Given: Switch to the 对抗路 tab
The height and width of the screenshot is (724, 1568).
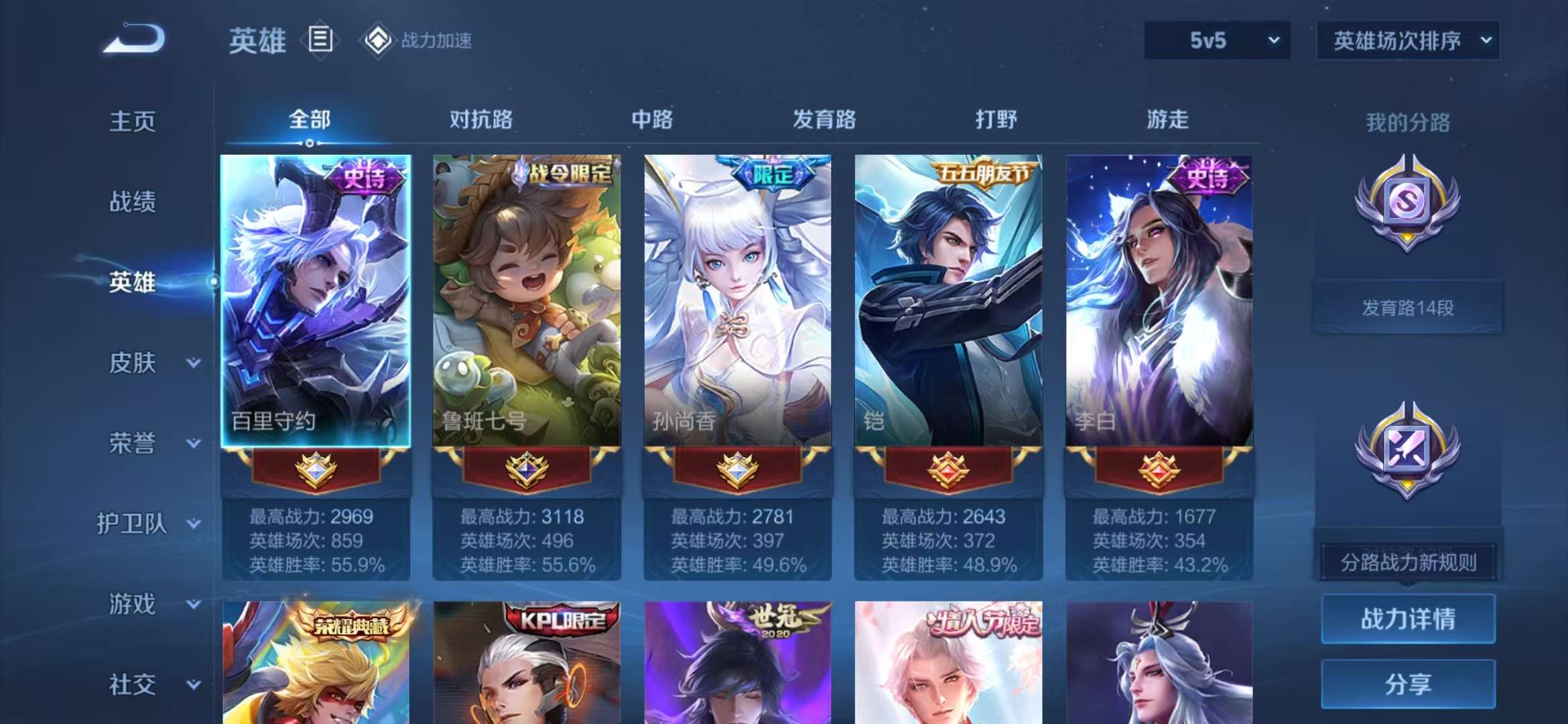Looking at the screenshot, I should 481,121.
